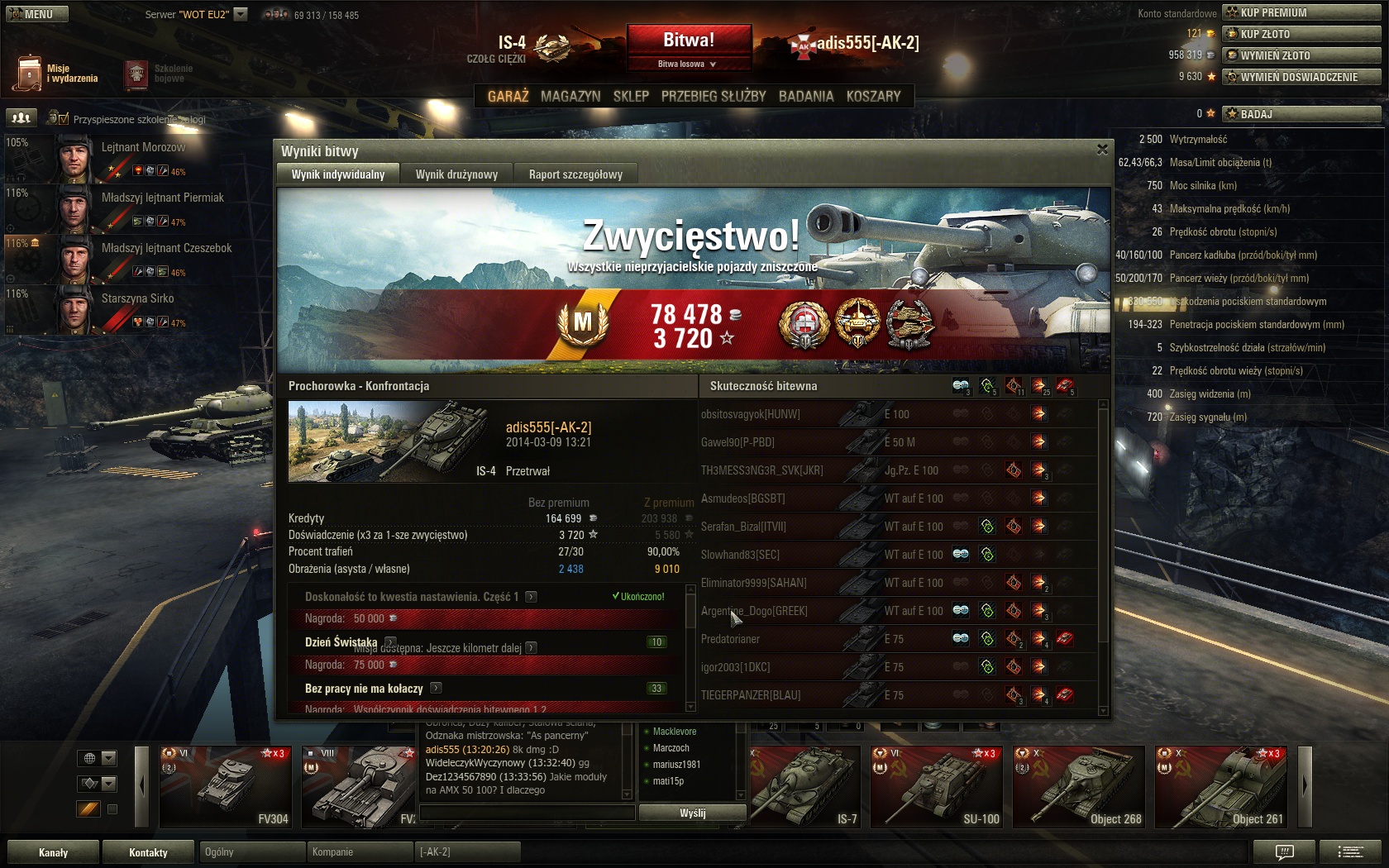Click the KUP PREMIUM button
Image resolution: width=1389 pixels, height=868 pixels.
click(x=1302, y=12)
